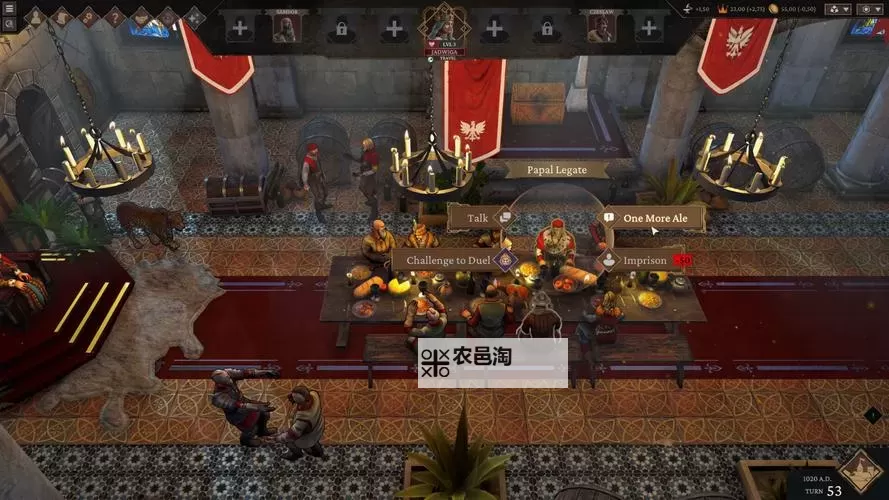Select the One More Ale option
Screen dimensions: 889x500
[654, 217]
